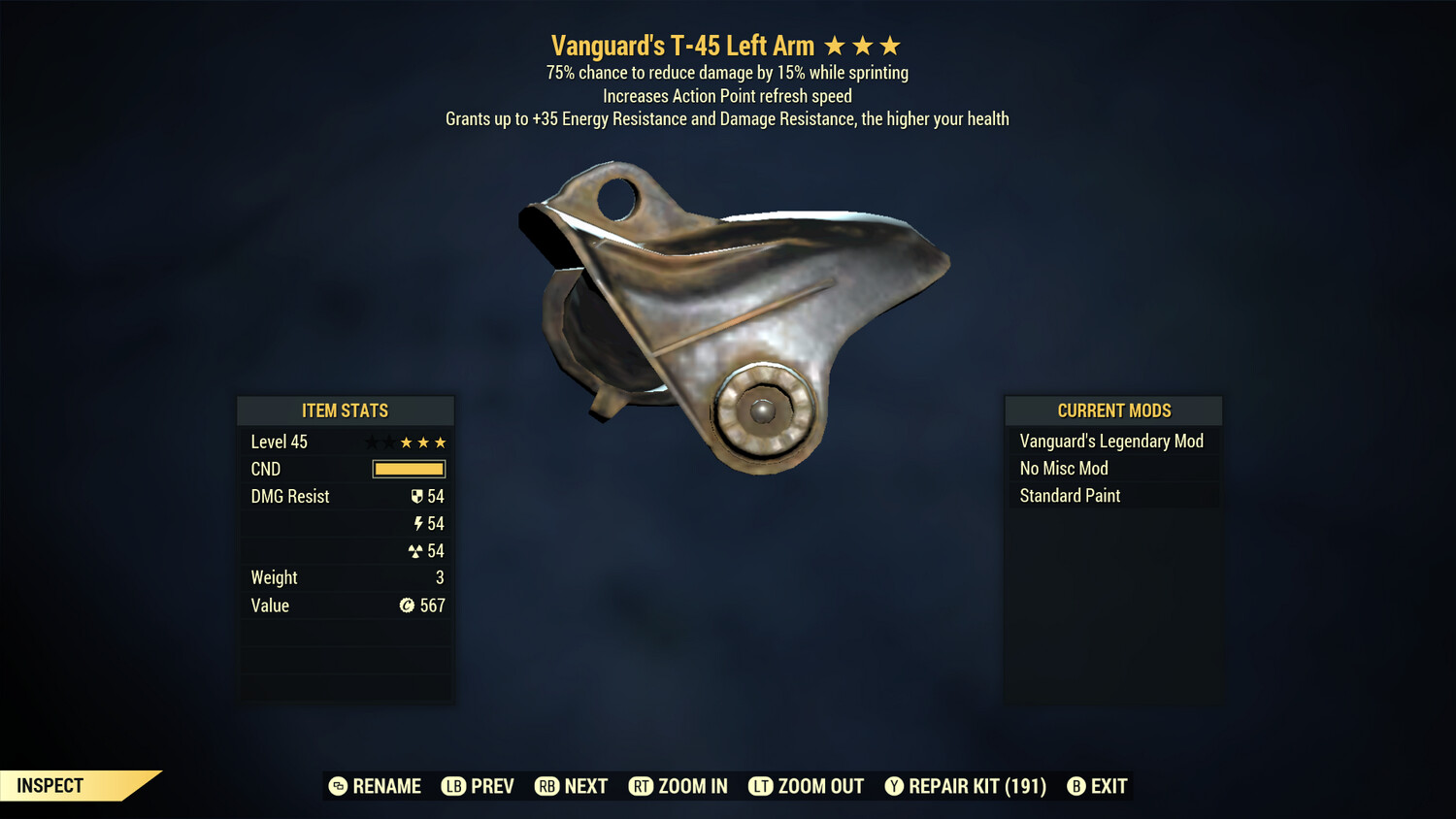The height and width of the screenshot is (819, 1456).
Task: Click the Radiation Resistance icon
Action: (418, 550)
